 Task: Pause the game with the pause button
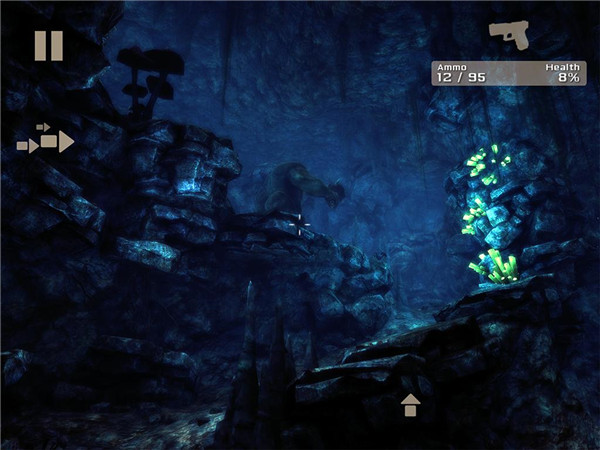tap(48, 45)
